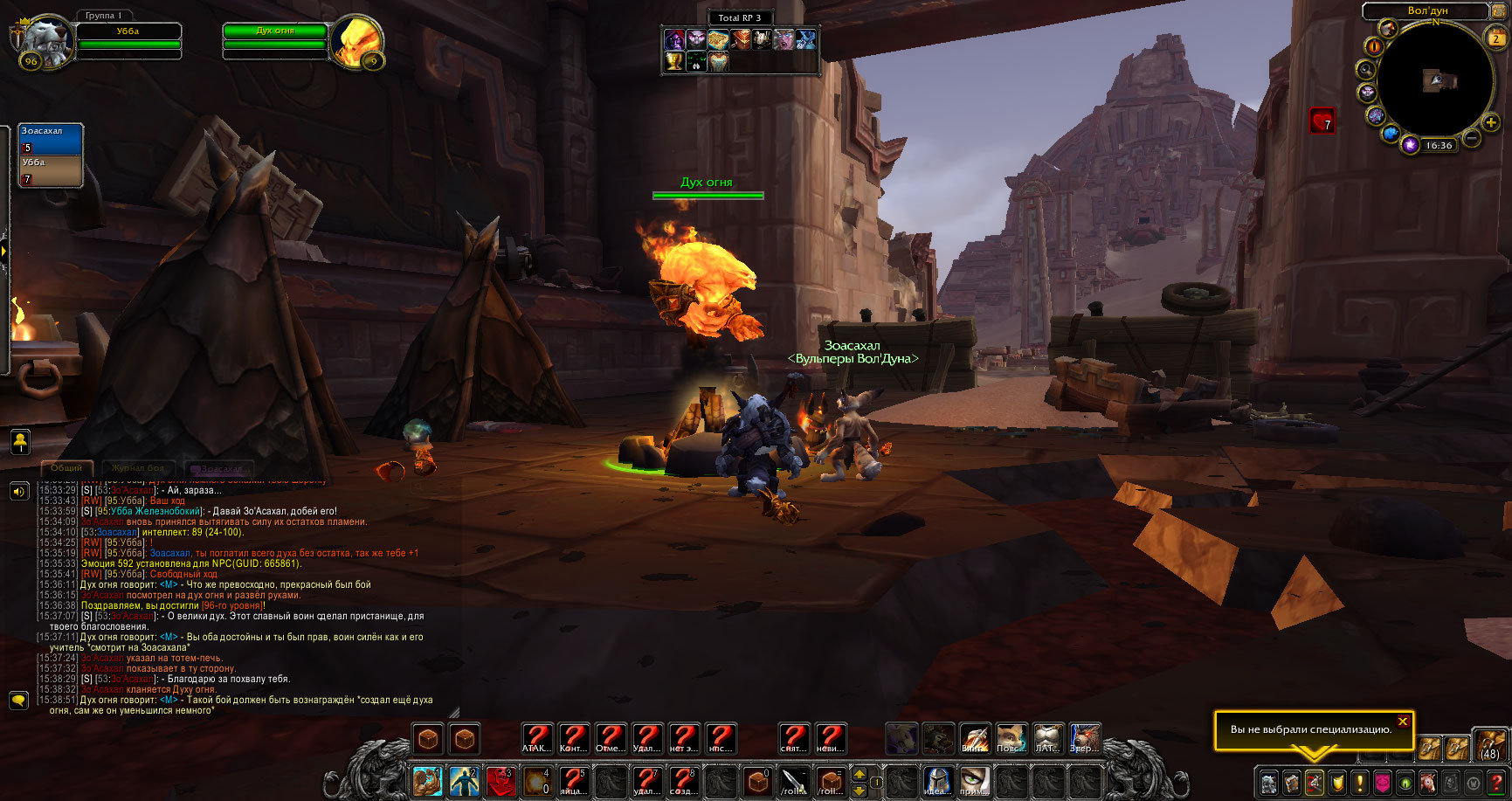Use the red skull ability in slot 3
The height and width of the screenshot is (801, 1512).
point(501,780)
